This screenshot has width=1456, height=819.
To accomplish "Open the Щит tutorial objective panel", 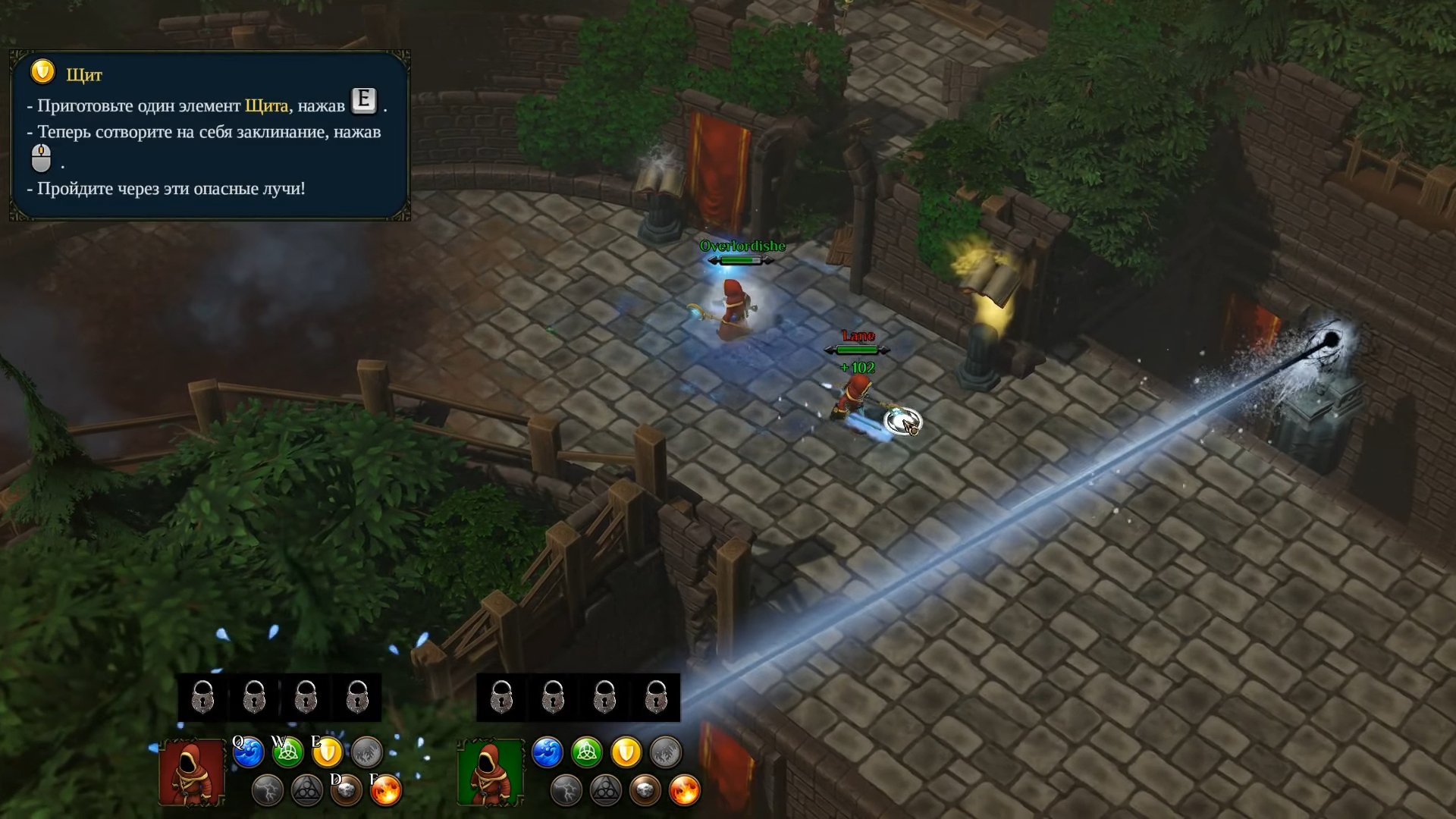I will (x=210, y=136).
